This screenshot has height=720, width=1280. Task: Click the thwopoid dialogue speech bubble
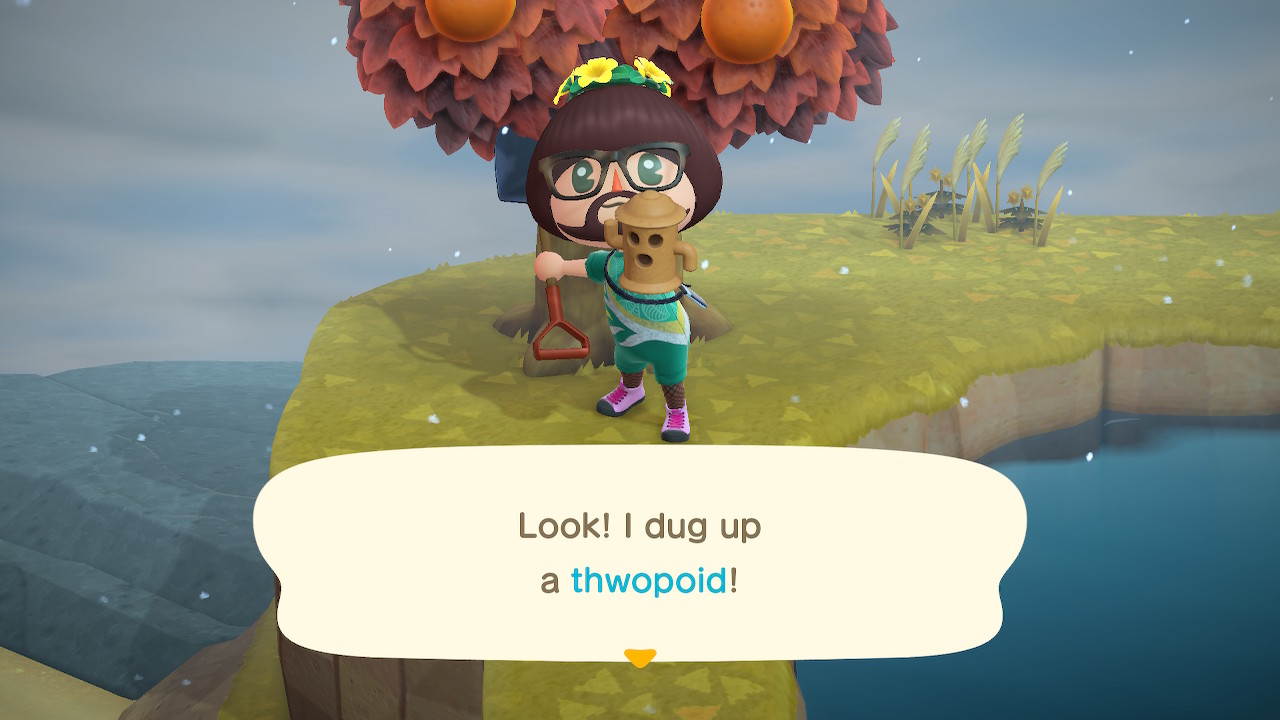pos(640,552)
